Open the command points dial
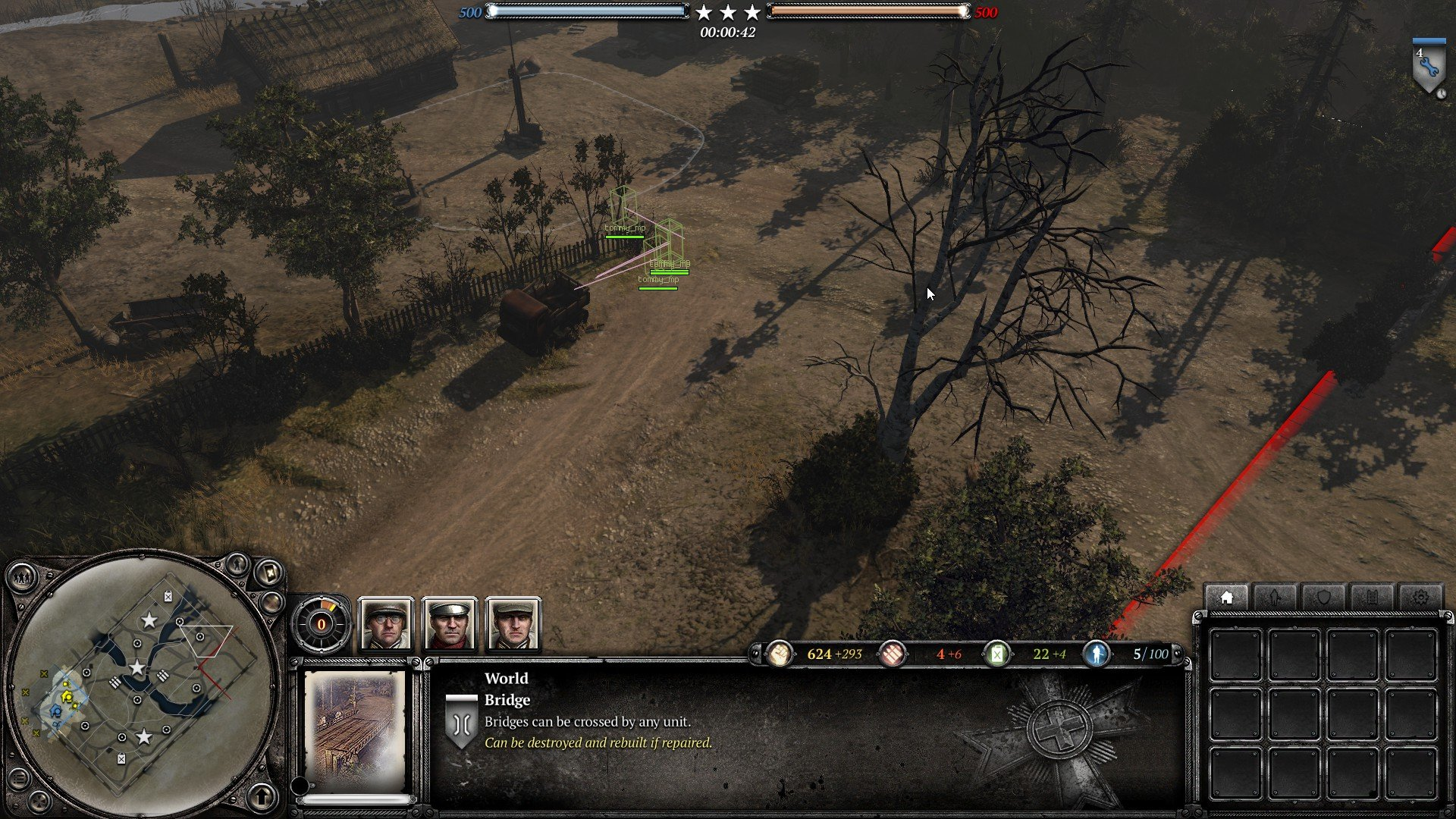 click(322, 625)
